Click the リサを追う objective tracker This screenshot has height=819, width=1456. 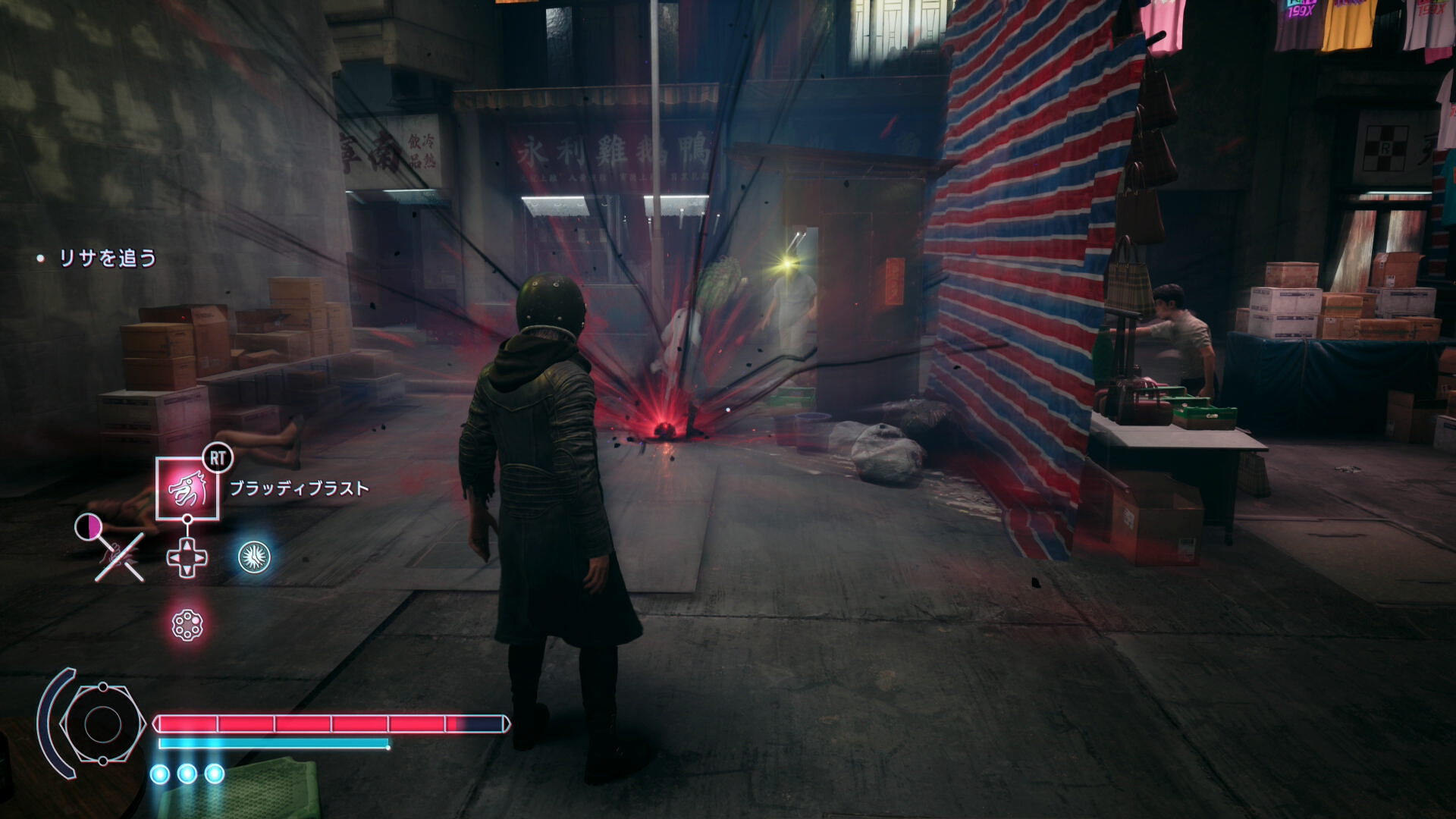click(x=107, y=259)
